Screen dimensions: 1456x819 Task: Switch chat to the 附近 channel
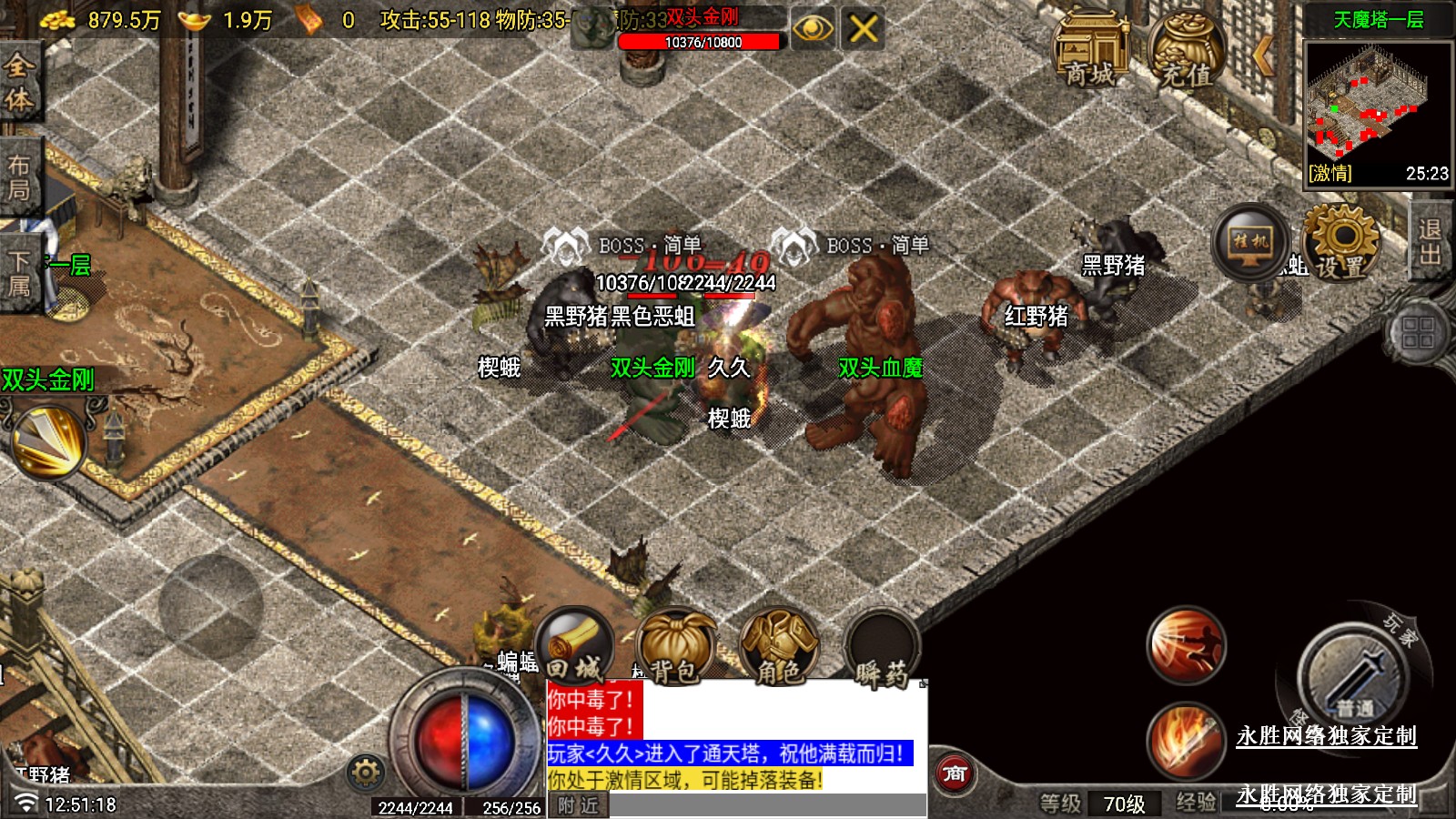click(x=578, y=805)
